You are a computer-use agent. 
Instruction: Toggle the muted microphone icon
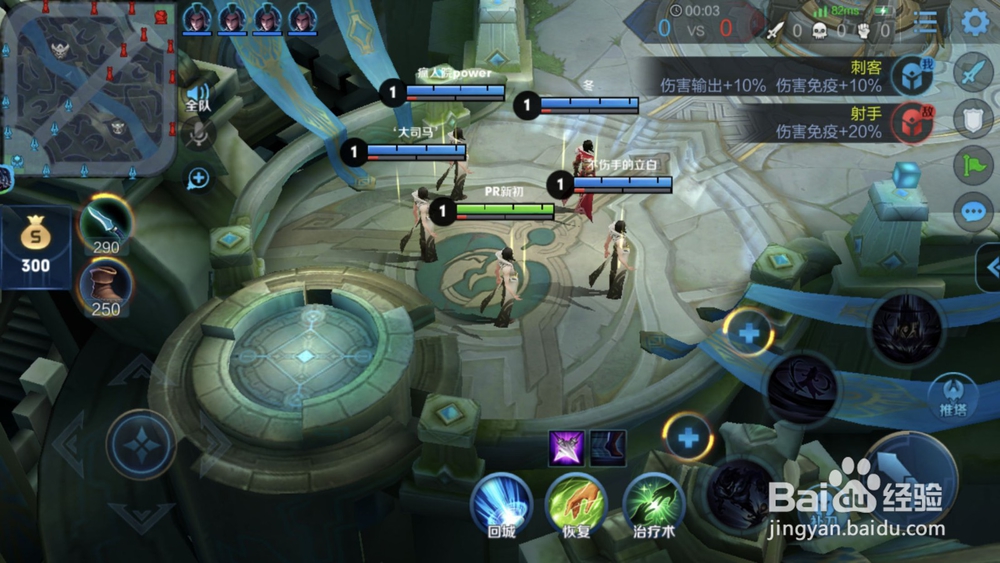(198, 133)
